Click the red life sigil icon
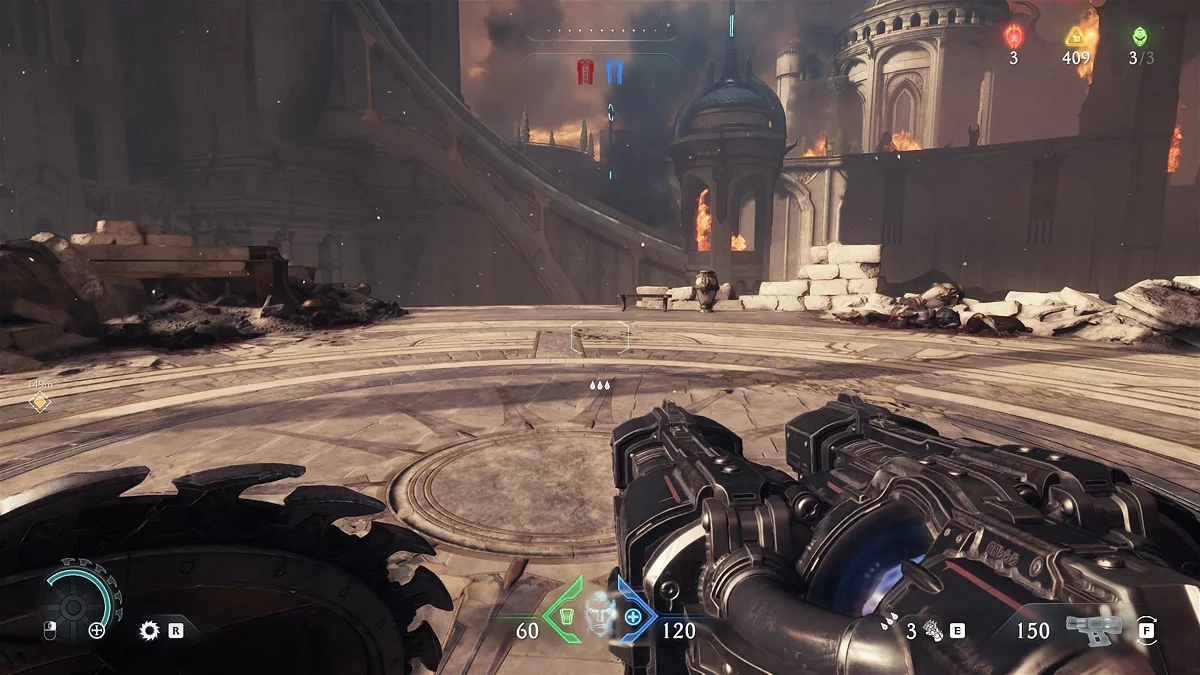The image size is (1200, 675). tap(1013, 36)
